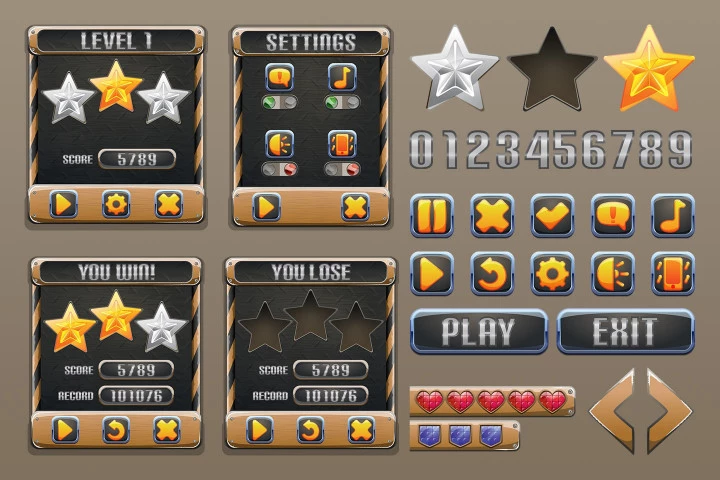The height and width of the screenshot is (480, 720).
Task: Open the gear button in Level 1 panel
Action: [x=117, y=205]
